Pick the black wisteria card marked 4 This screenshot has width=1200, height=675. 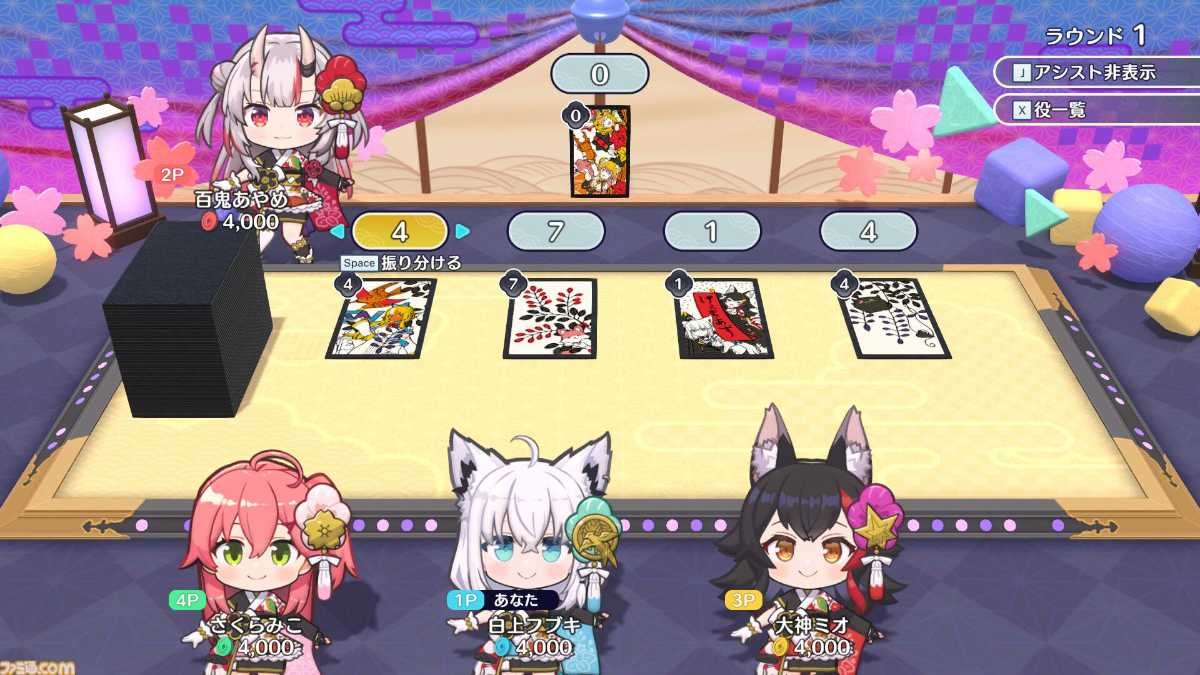(893, 318)
